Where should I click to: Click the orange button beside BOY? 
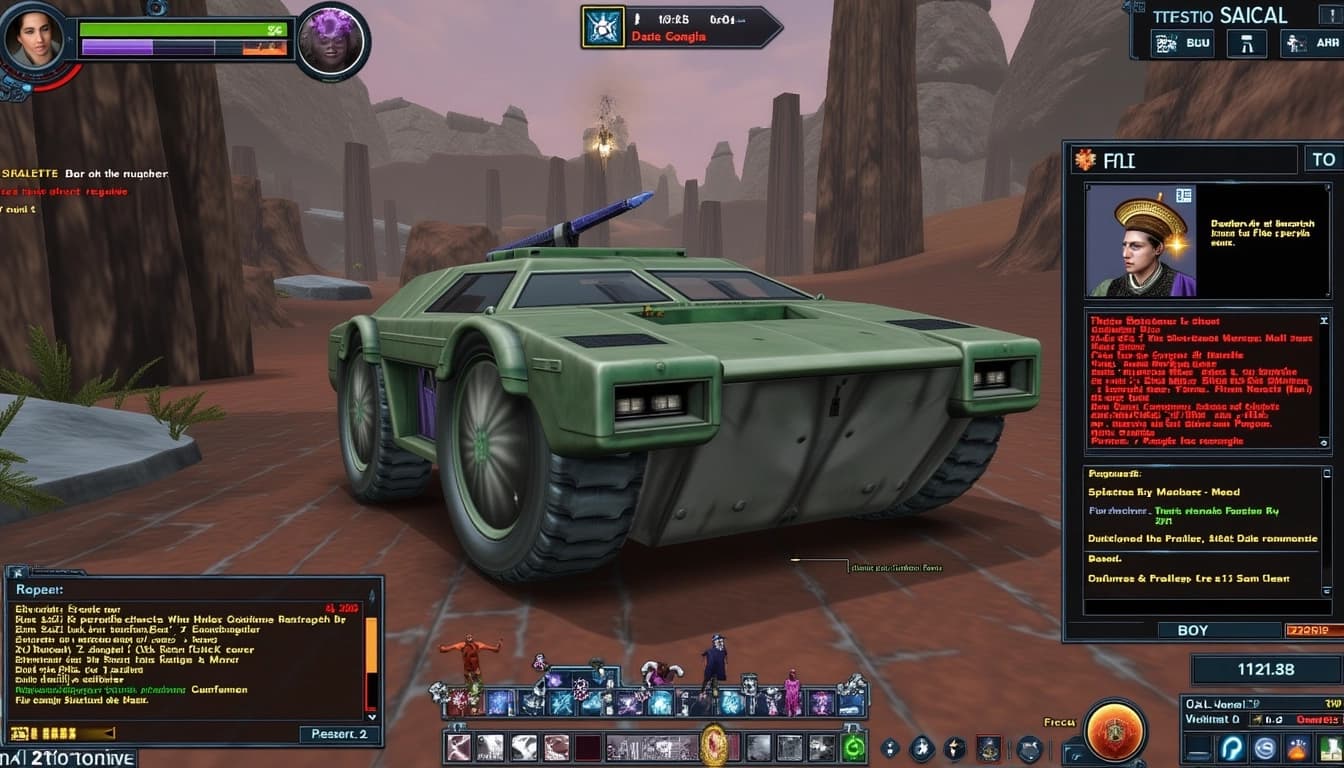tap(1313, 630)
